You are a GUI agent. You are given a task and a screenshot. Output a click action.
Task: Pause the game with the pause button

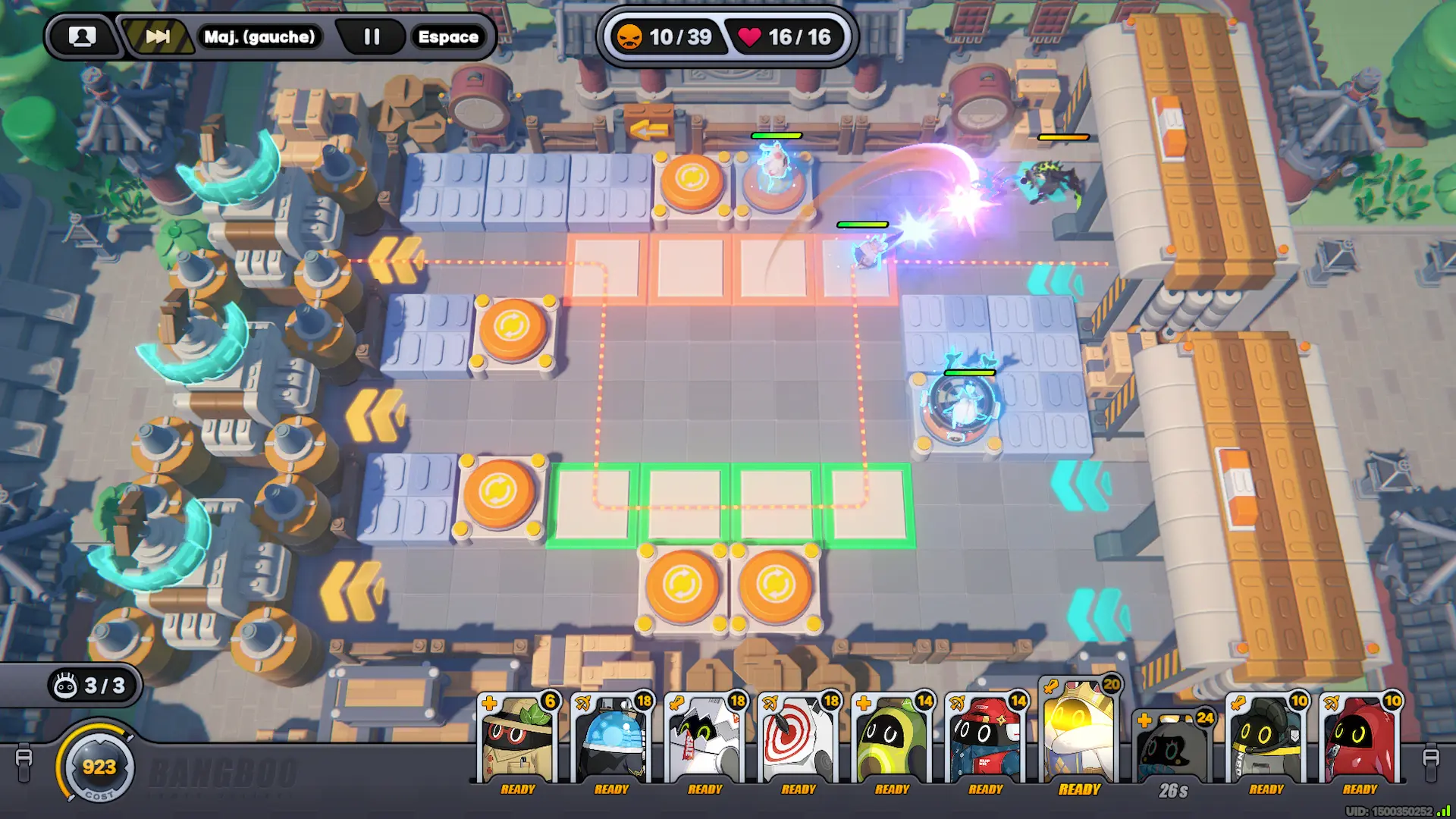(372, 36)
